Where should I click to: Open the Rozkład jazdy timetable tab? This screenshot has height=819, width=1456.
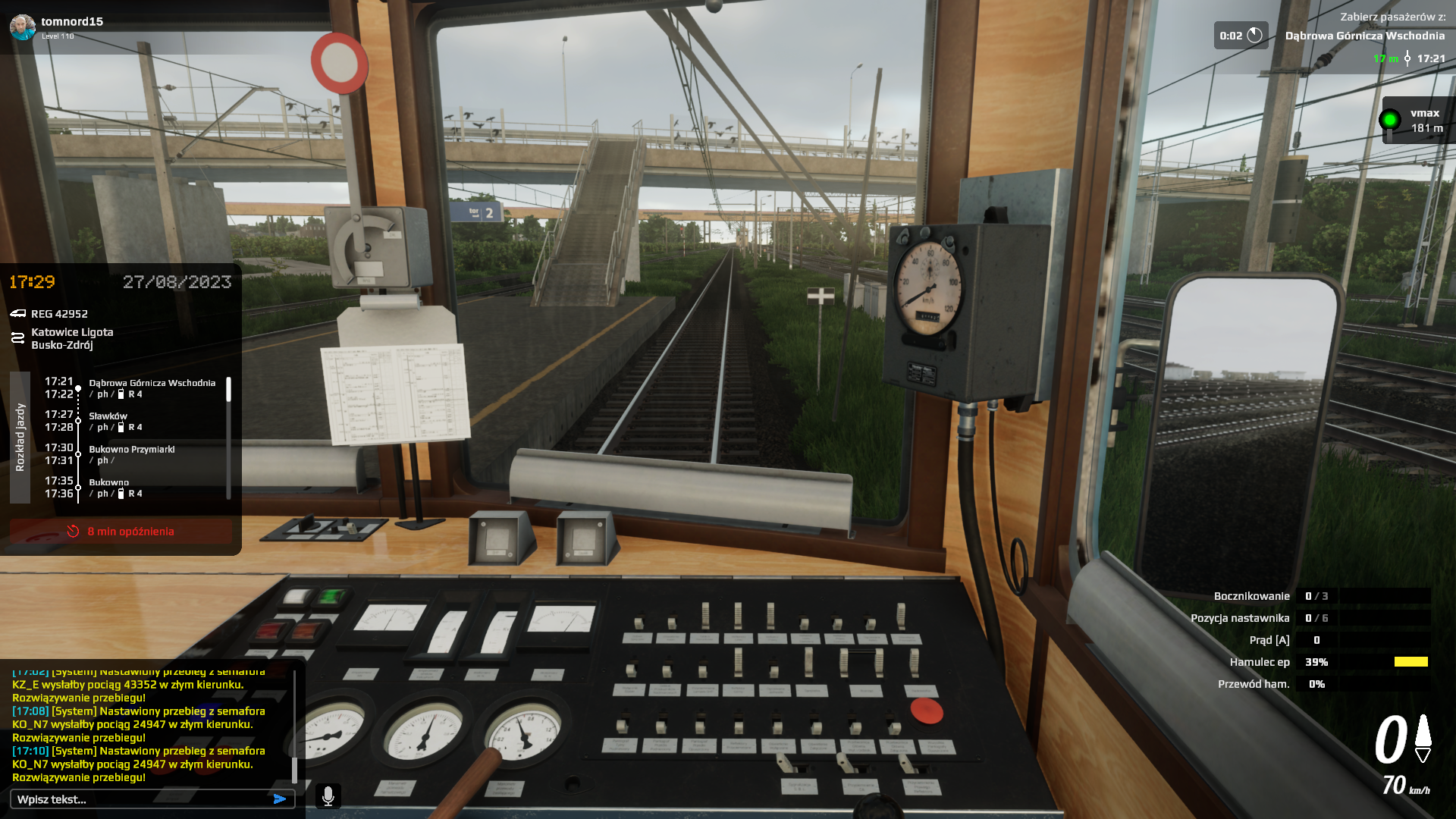point(20,438)
